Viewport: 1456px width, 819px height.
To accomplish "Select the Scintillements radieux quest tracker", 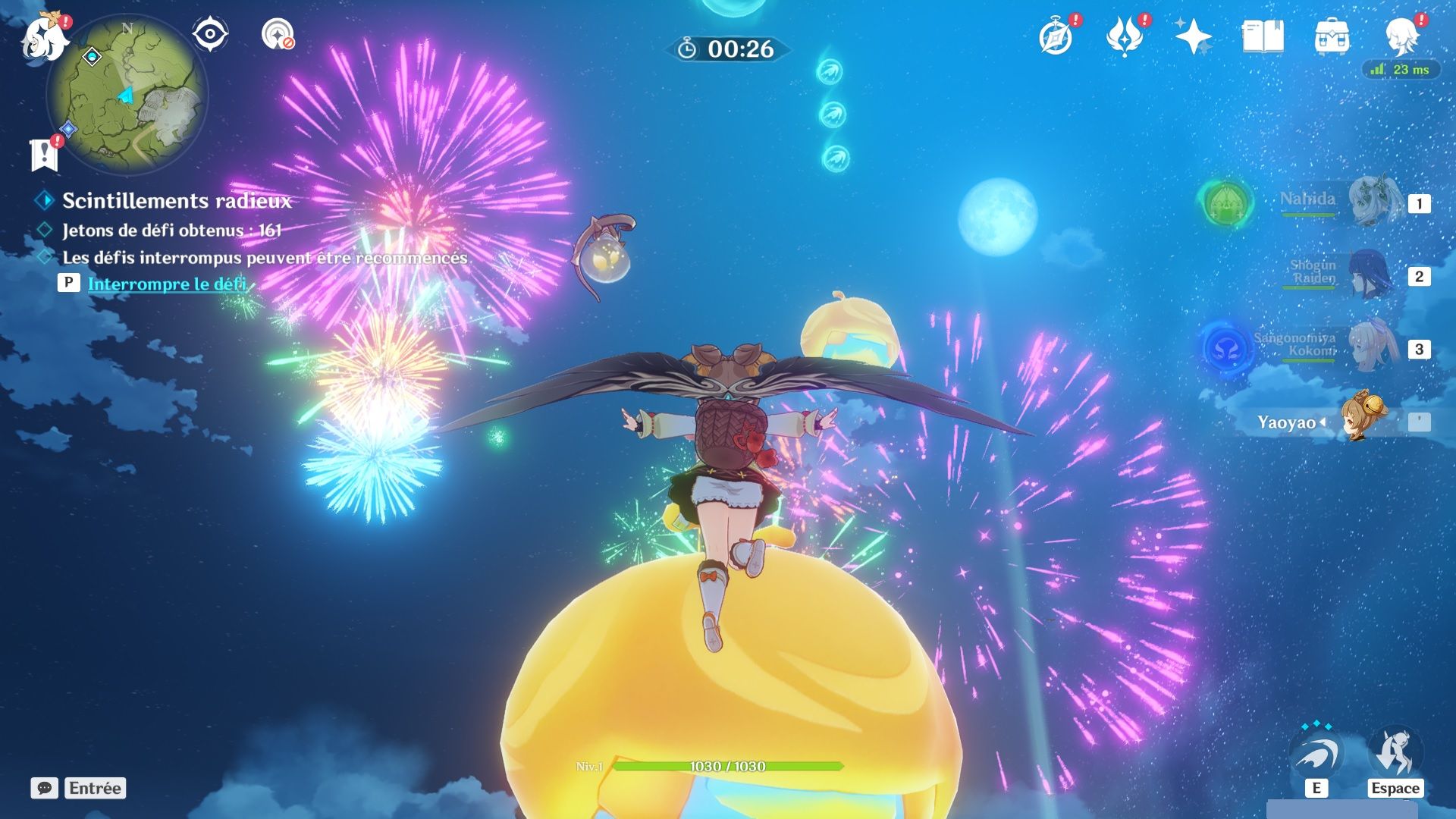I will point(176,201).
